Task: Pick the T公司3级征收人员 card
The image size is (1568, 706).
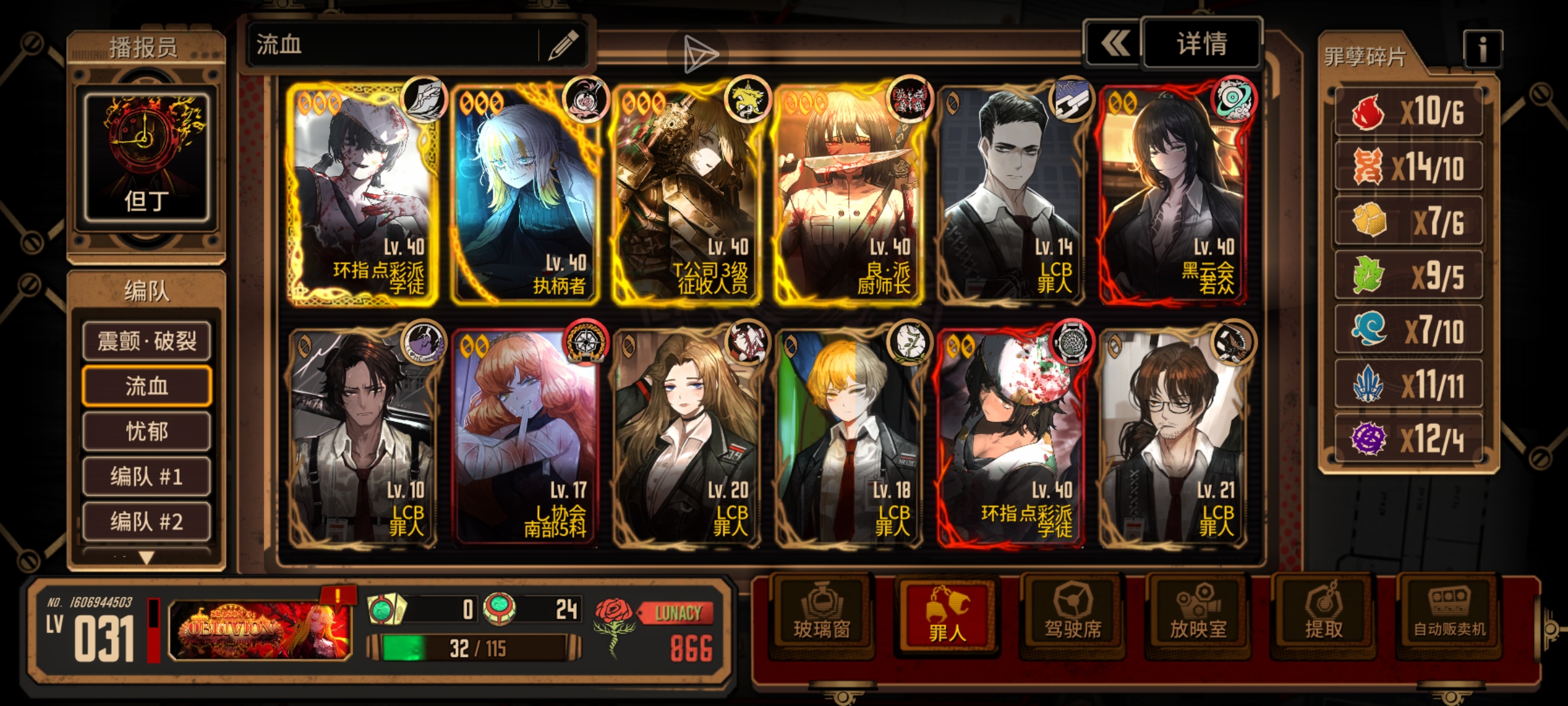Action: pyautogui.click(x=686, y=193)
